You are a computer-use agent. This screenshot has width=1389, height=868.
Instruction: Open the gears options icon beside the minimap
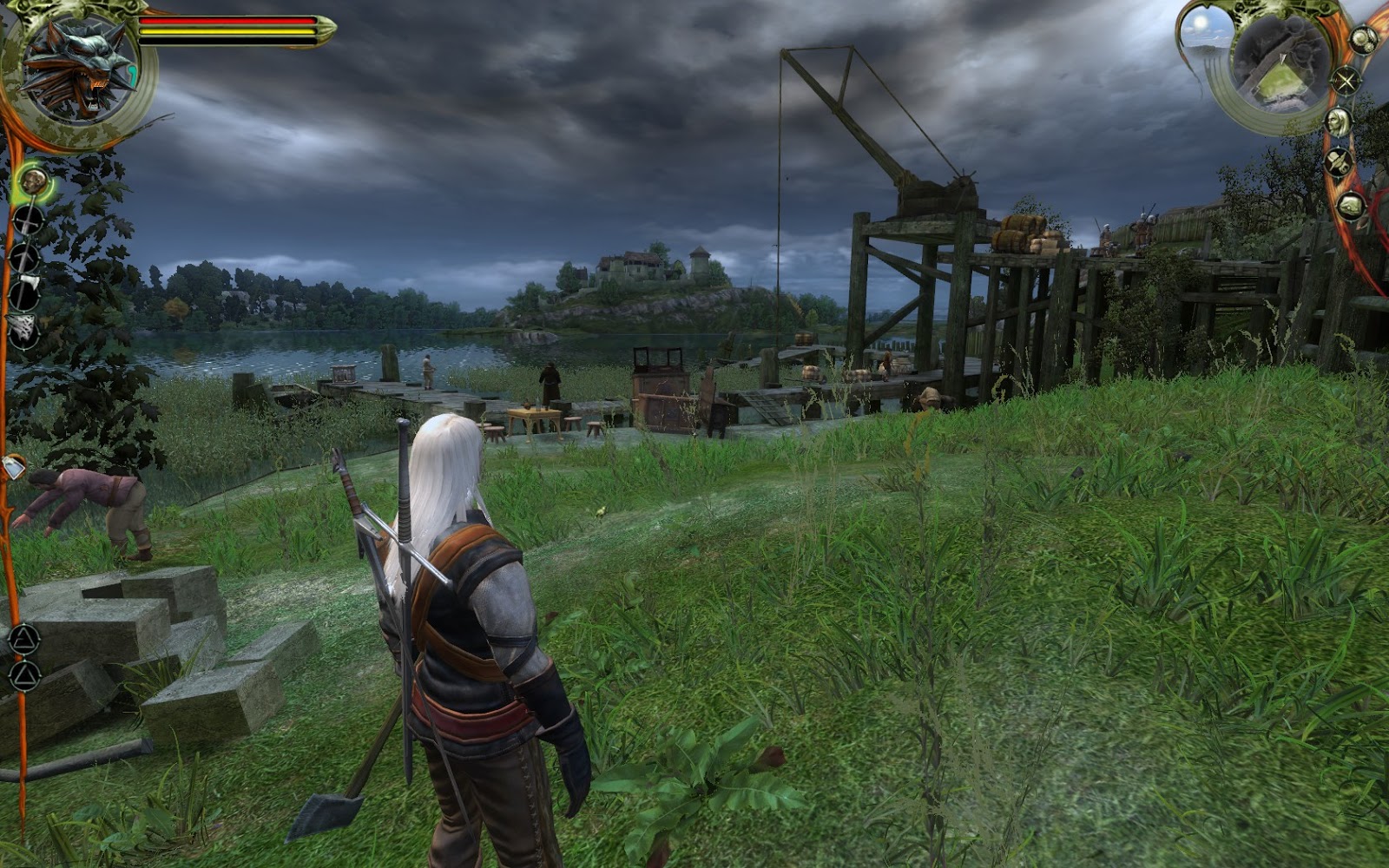[1363, 39]
